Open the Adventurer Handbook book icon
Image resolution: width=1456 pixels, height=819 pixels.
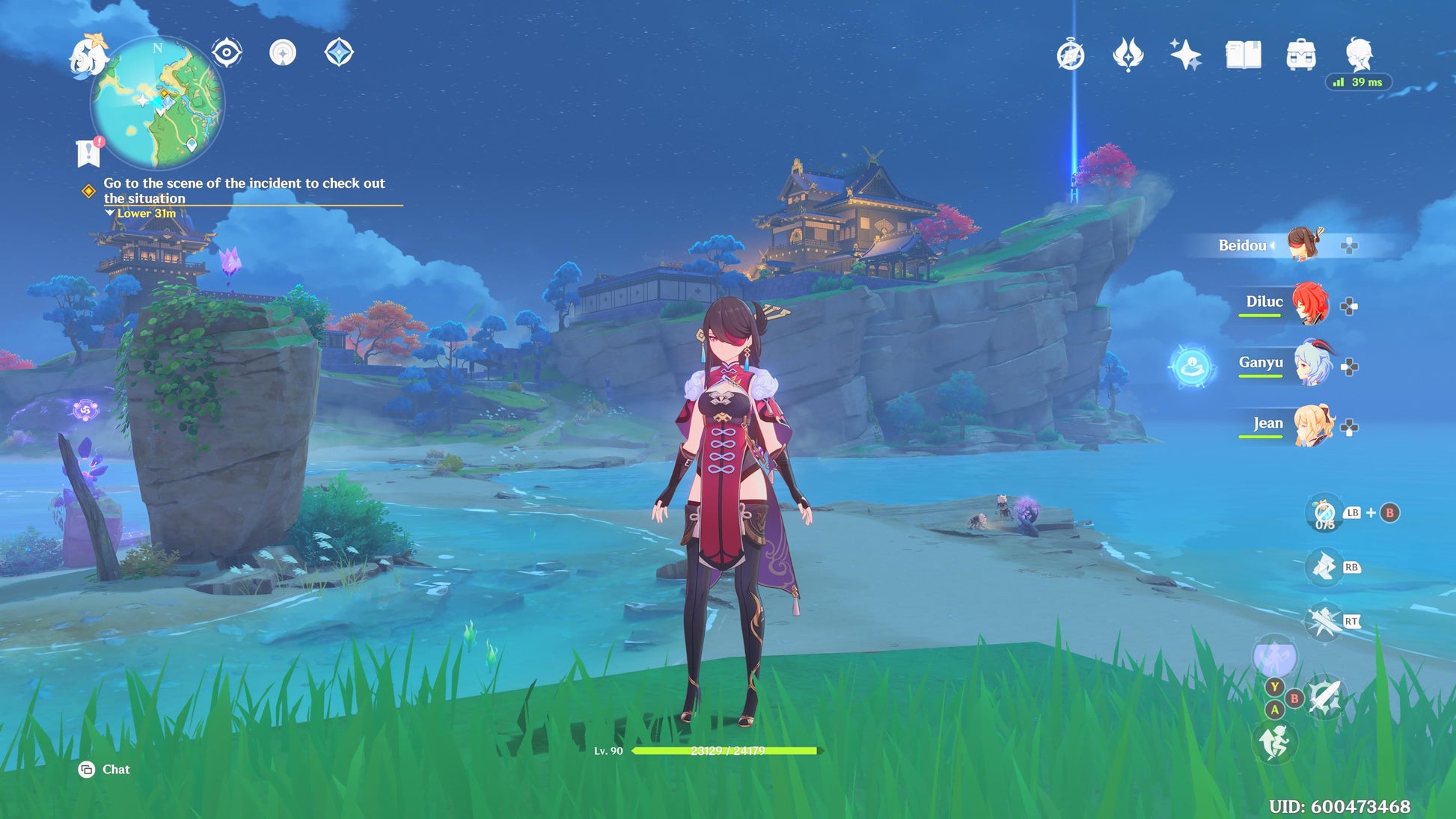1243,55
